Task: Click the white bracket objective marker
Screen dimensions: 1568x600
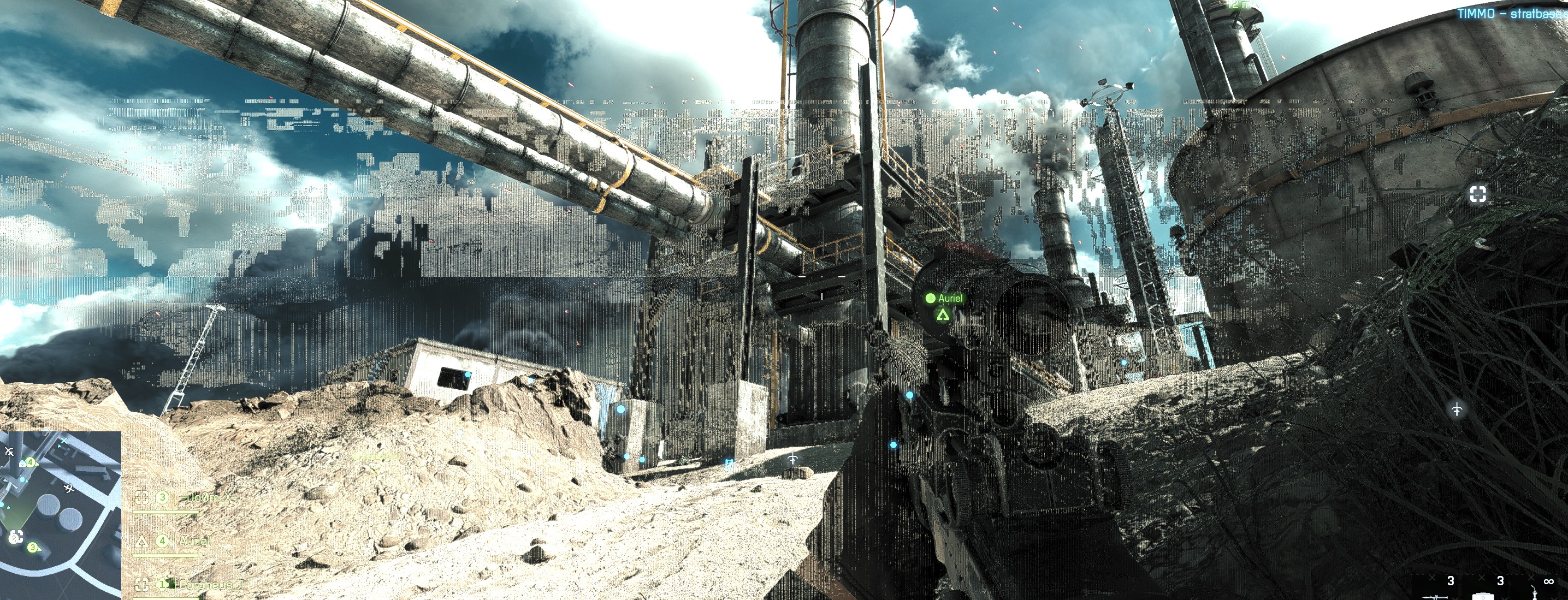Action: (x=1478, y=194)
